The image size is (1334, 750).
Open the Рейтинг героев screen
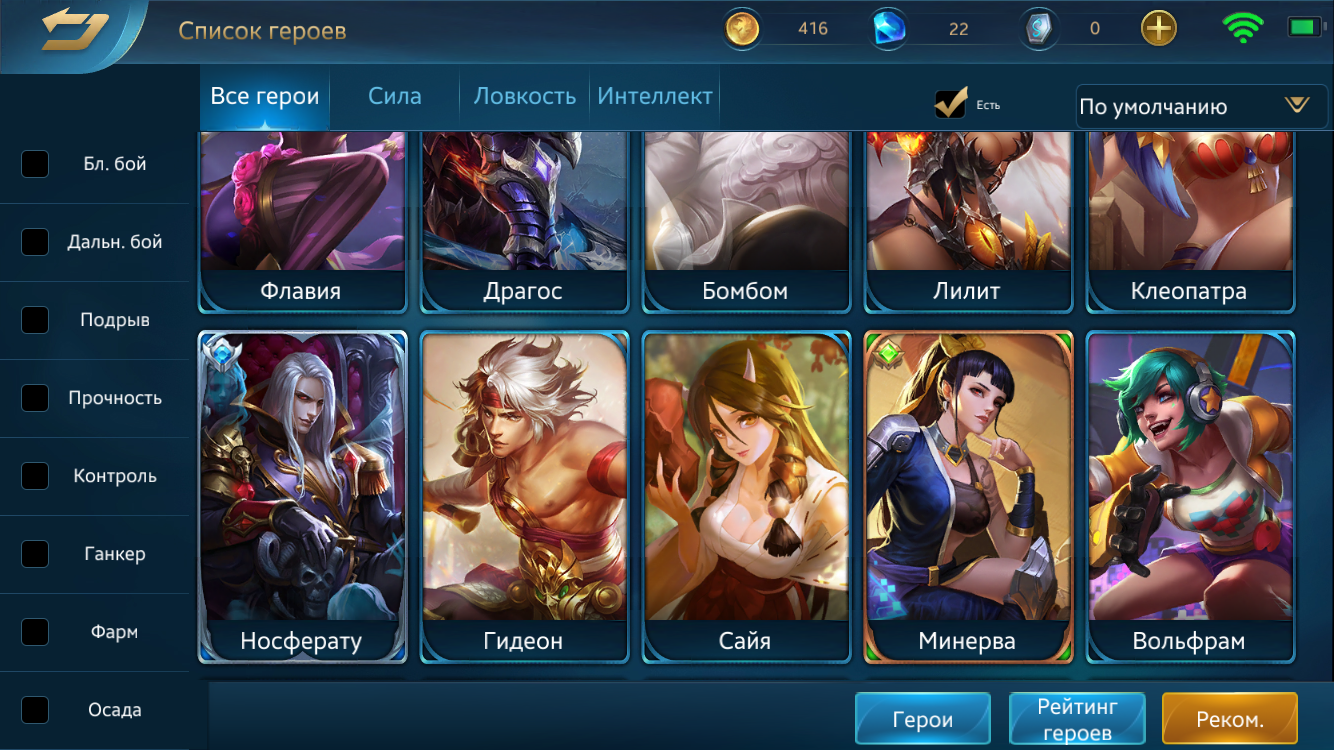coord(1077,718)
